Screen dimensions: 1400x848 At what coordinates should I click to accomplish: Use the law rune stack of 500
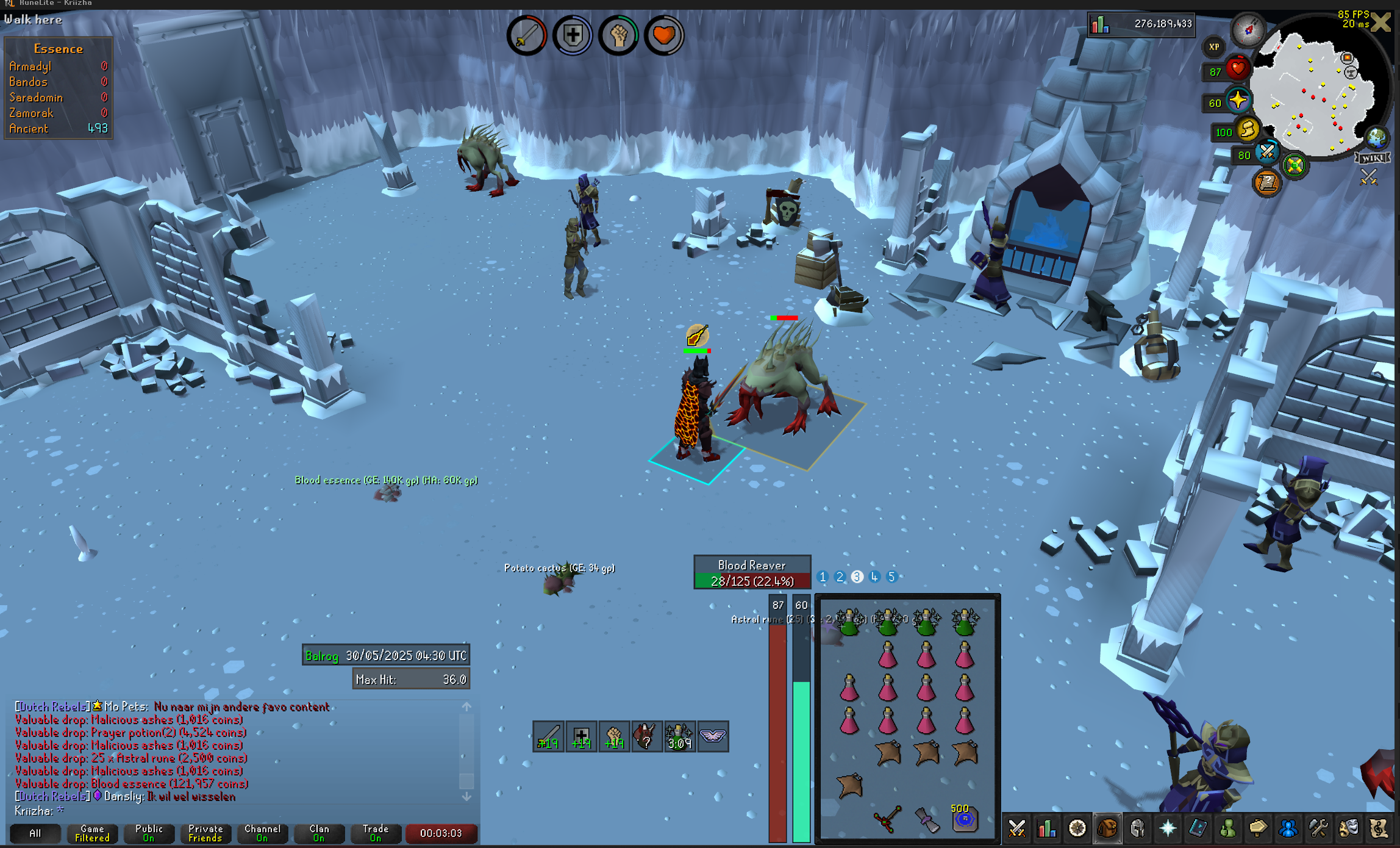(x=964, y=819)
